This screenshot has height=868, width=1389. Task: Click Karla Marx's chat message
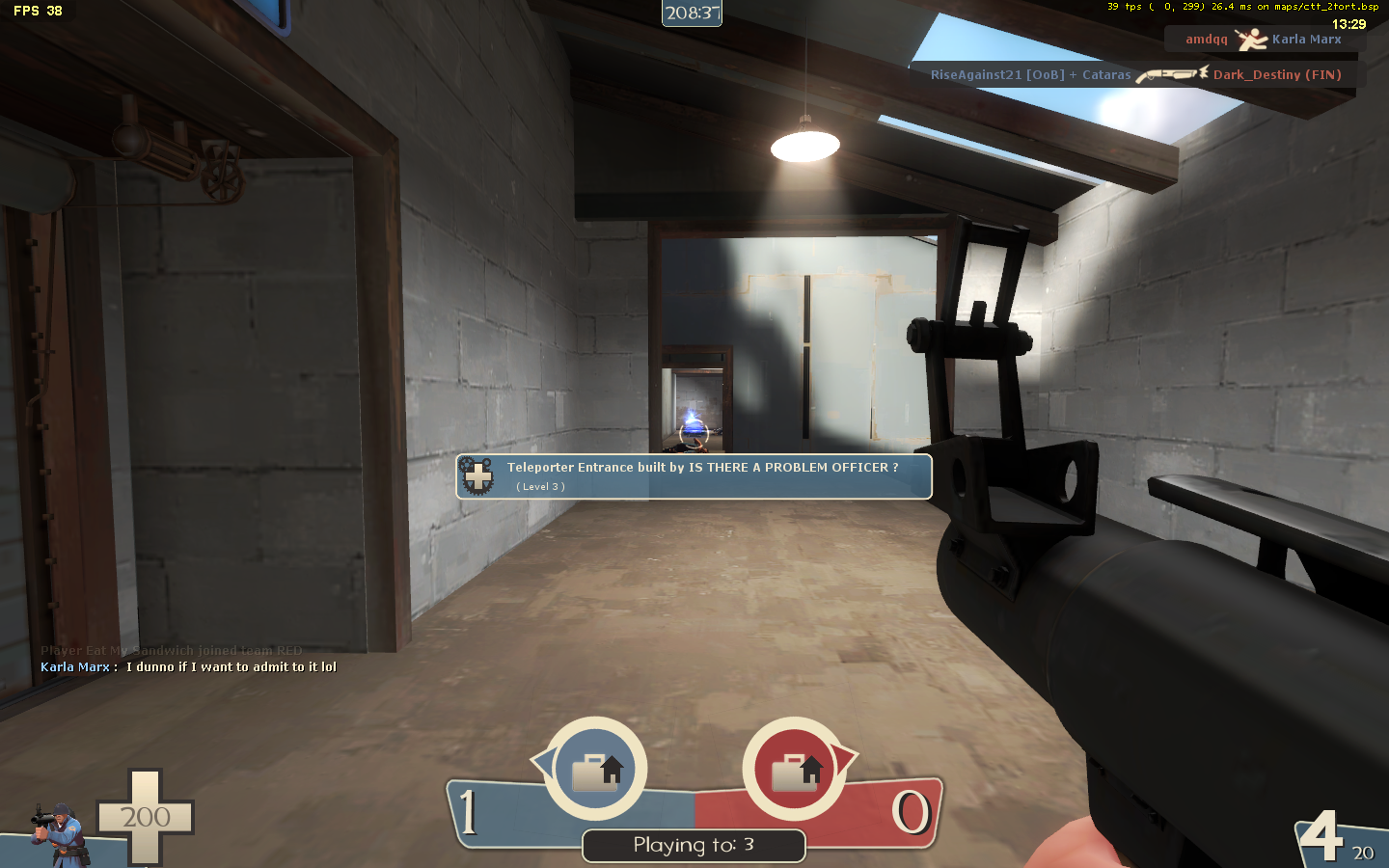[x=189, y=667]
